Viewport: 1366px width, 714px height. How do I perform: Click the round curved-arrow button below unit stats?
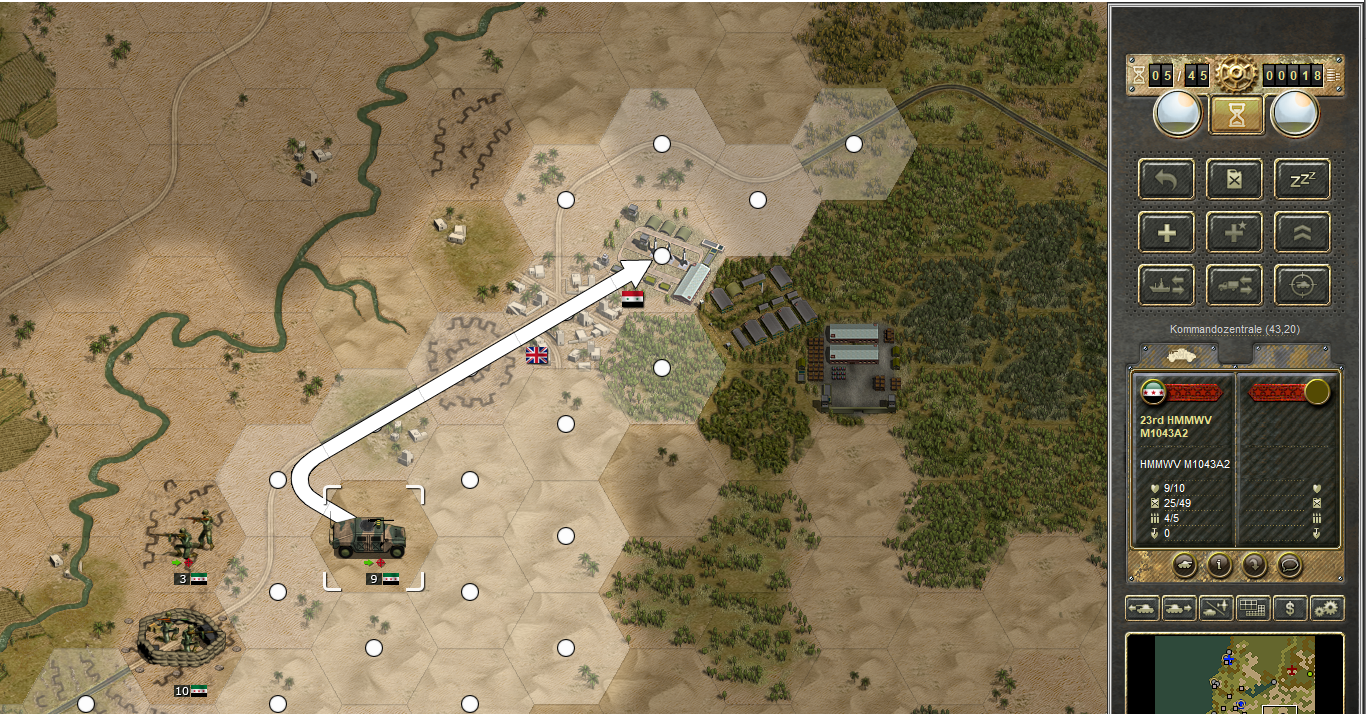click(x=1254, y=565)
